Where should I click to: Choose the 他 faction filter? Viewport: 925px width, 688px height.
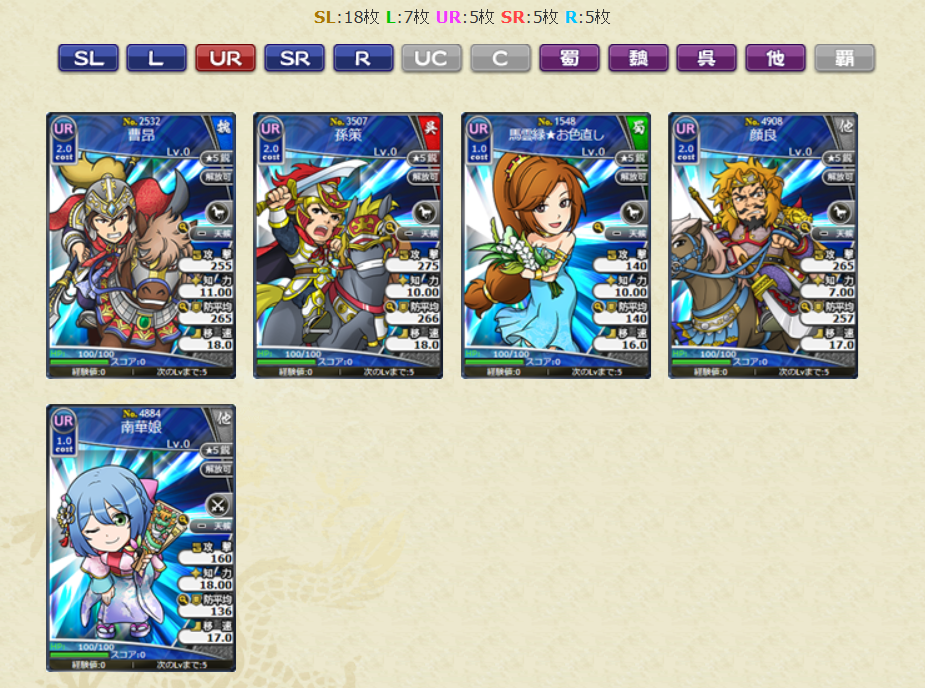click(775, 58)
